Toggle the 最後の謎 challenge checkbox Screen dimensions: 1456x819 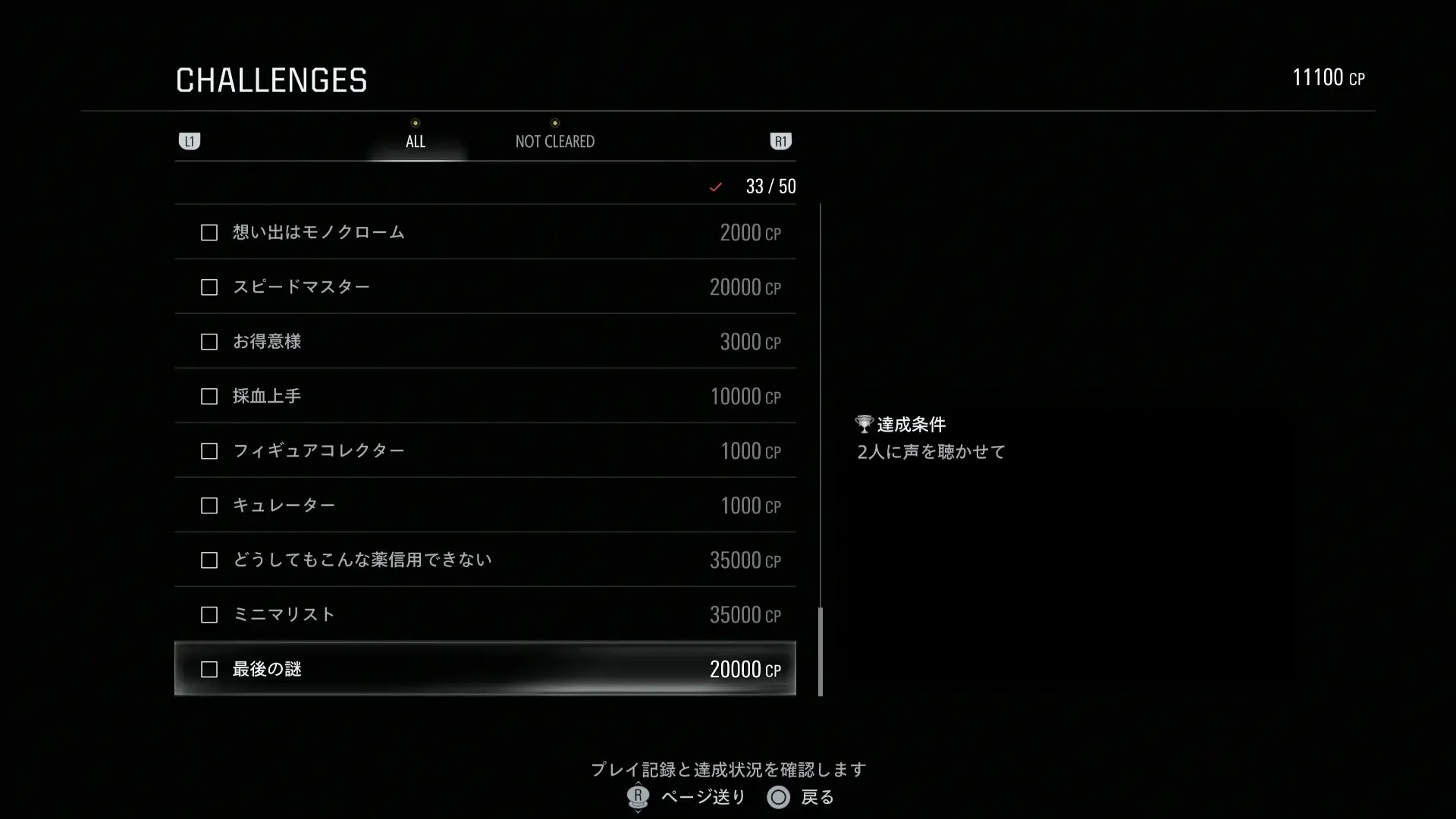[x=209, y=670]
